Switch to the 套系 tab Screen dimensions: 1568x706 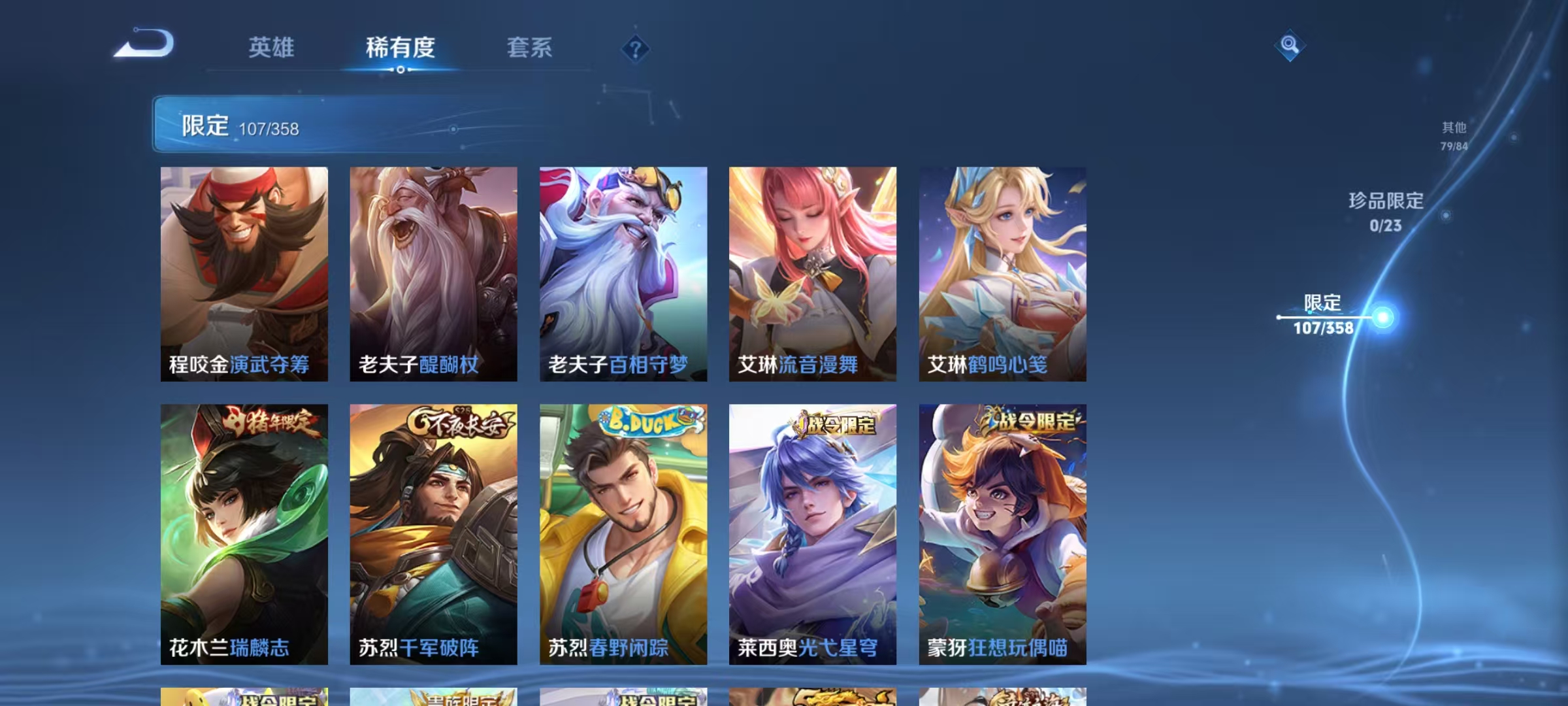(531, 48)
